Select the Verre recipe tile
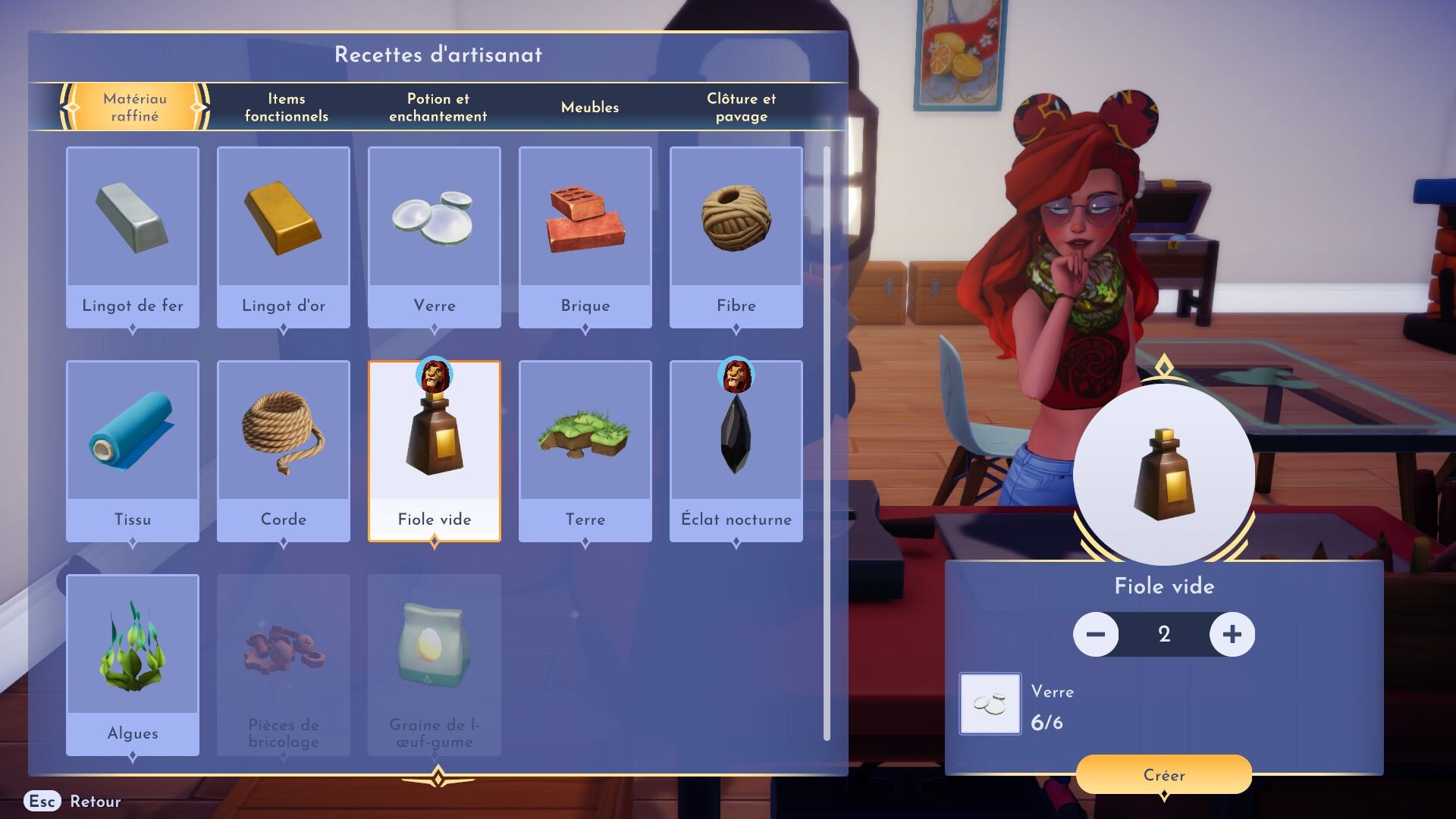Image resolution: width=1456 pixels, height=819 pixels. (x=435, y=237)
